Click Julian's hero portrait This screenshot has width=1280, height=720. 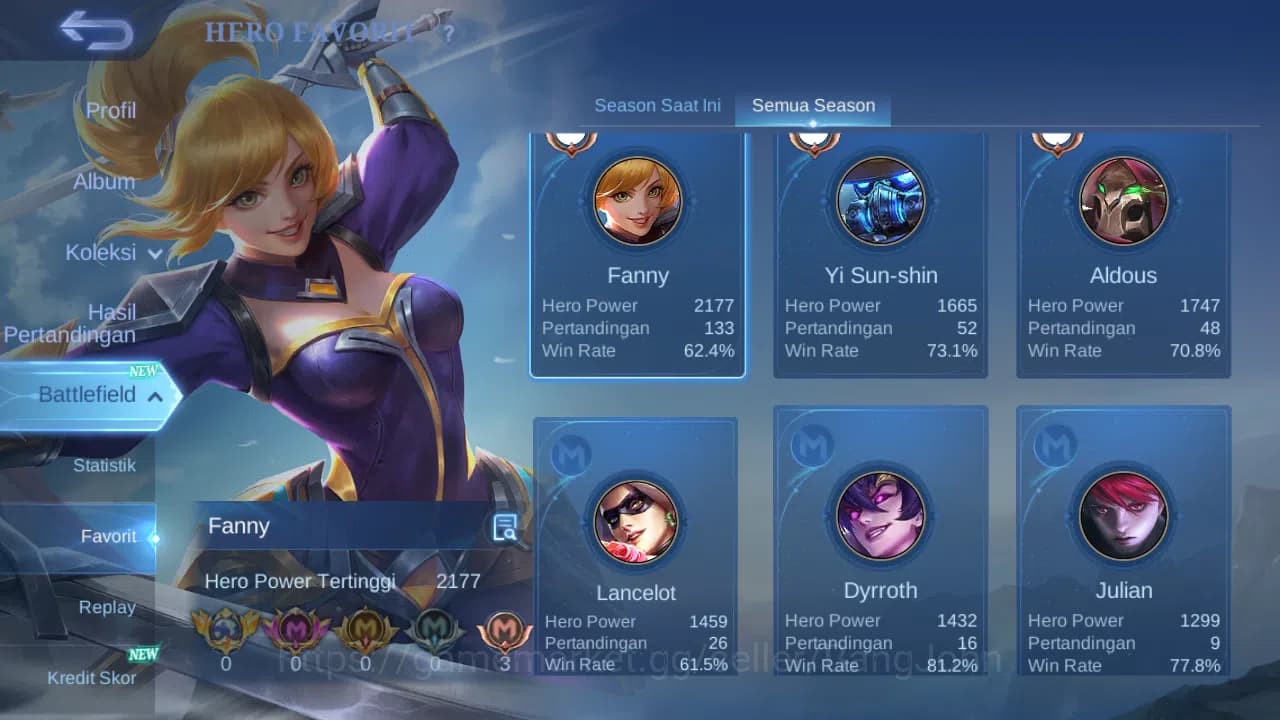tap(1123, 516)
